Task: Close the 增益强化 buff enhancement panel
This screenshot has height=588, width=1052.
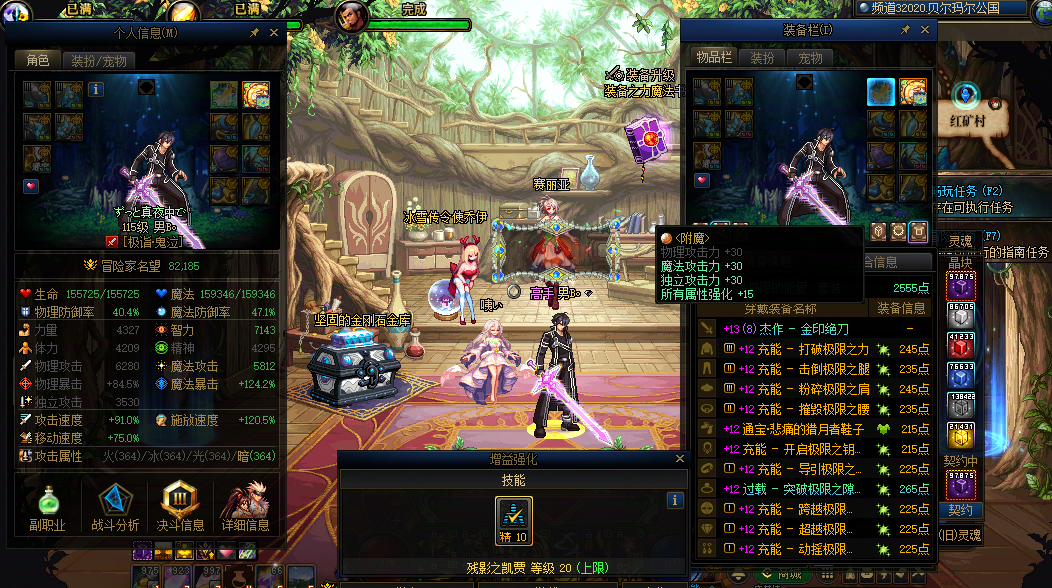Action: [680, 459]
